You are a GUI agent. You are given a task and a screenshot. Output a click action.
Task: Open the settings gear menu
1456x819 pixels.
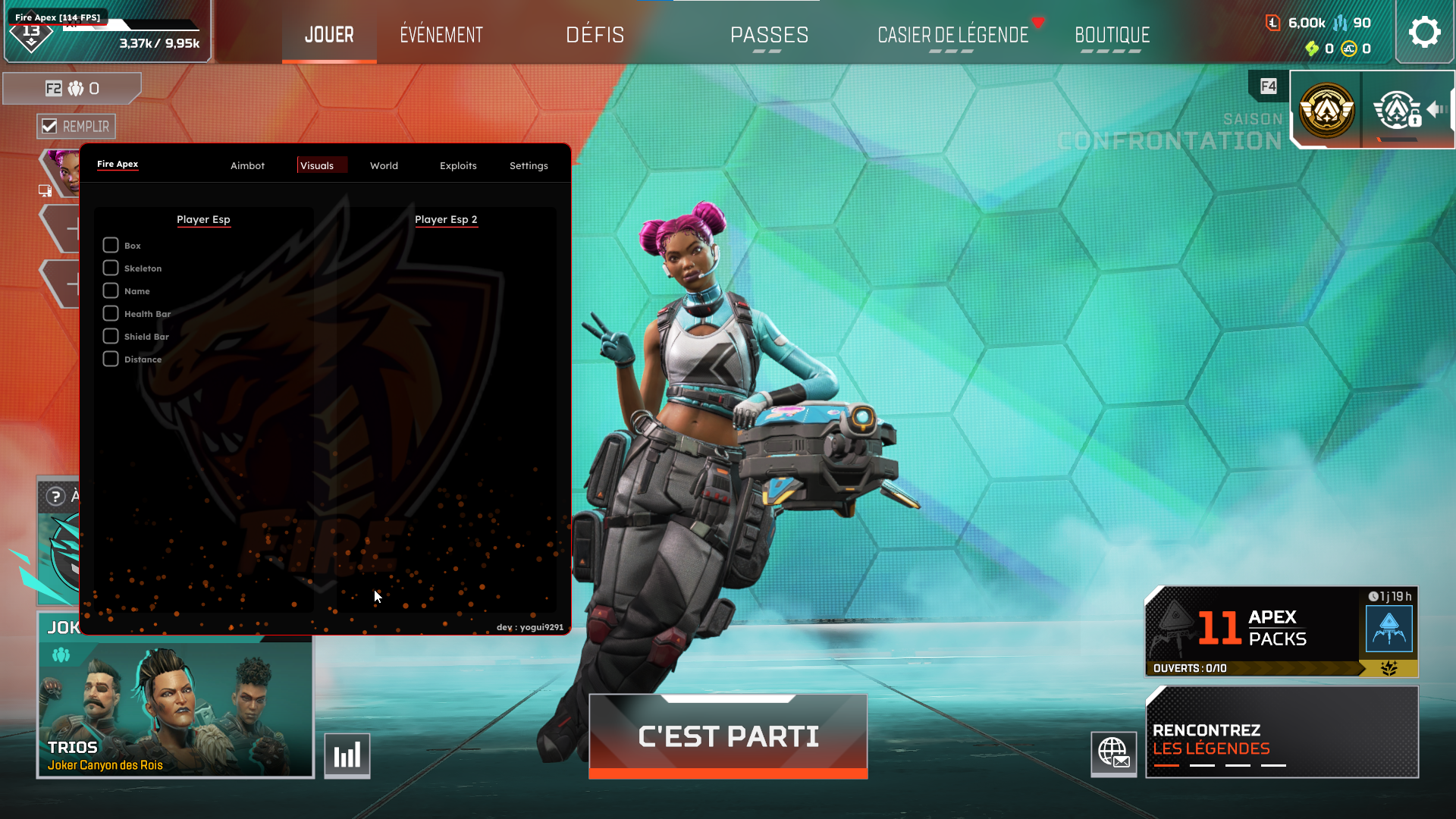pyautogui.click(x=1425, y=31)
